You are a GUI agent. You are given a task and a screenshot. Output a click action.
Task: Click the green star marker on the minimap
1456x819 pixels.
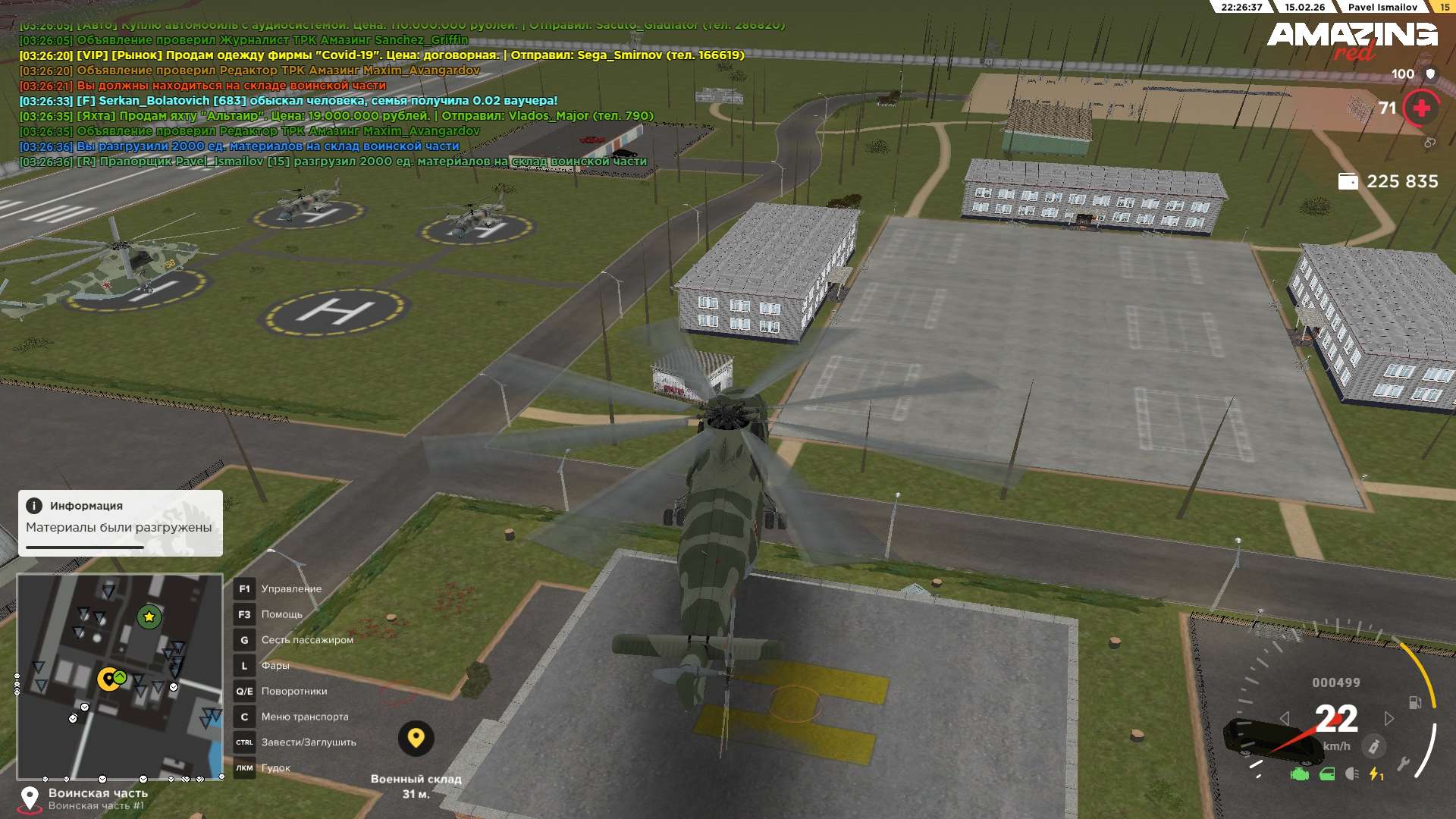(x=149, y=617)
